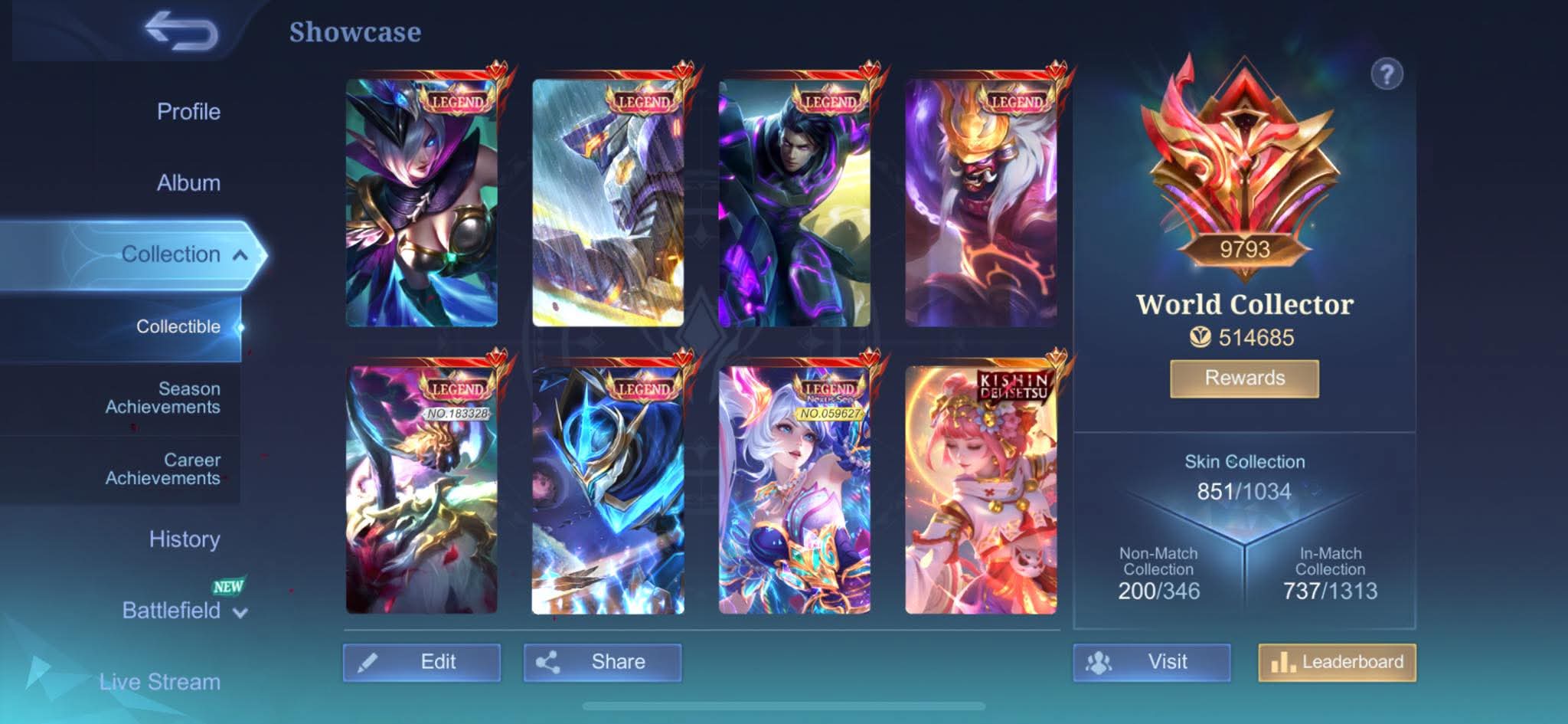
Task: Open the Profile tab
Action: pyautogui.click(x=188, y=112)
